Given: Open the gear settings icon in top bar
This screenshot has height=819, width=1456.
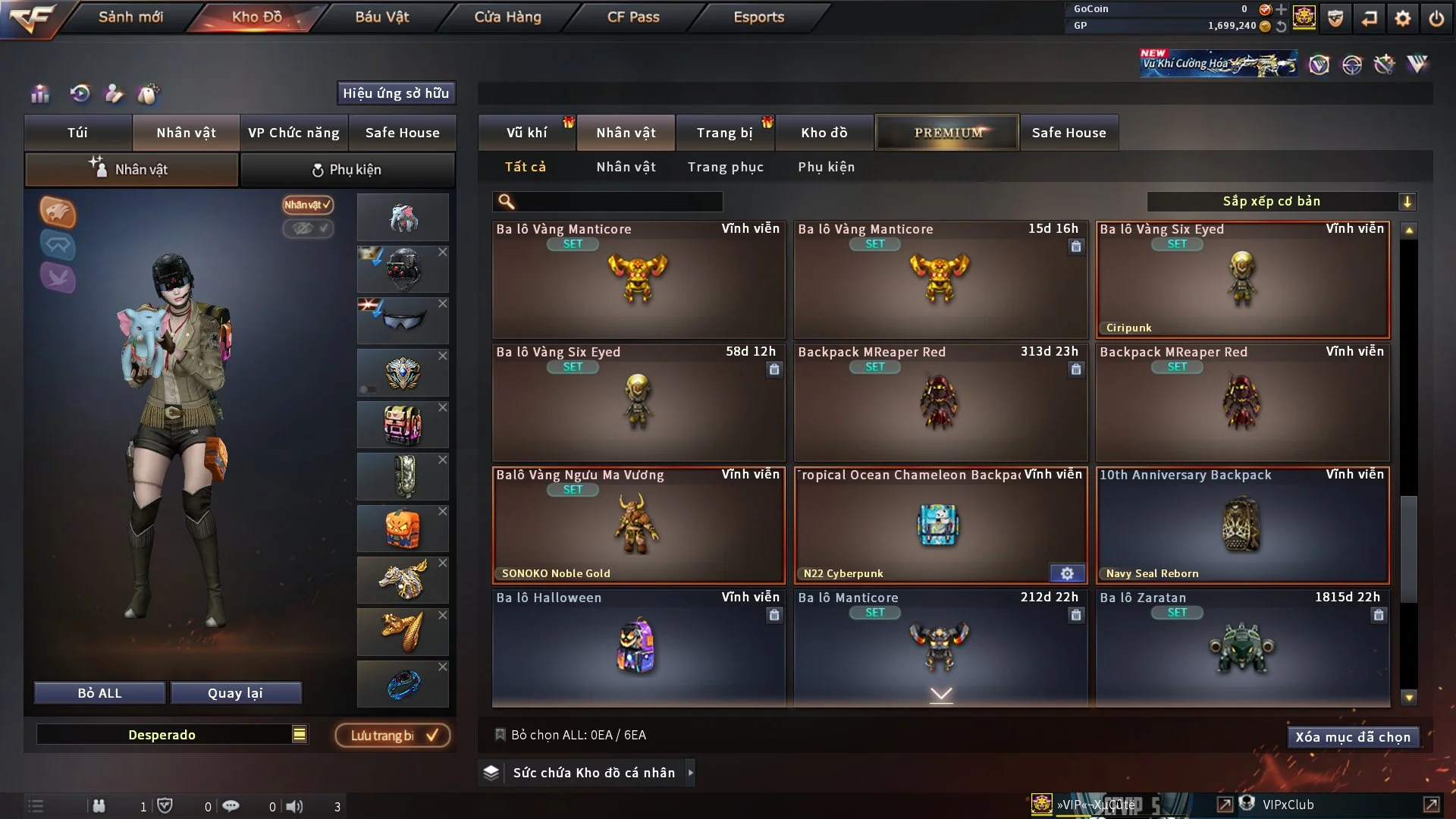Looking at the screenshot, I should (1403, 18).
